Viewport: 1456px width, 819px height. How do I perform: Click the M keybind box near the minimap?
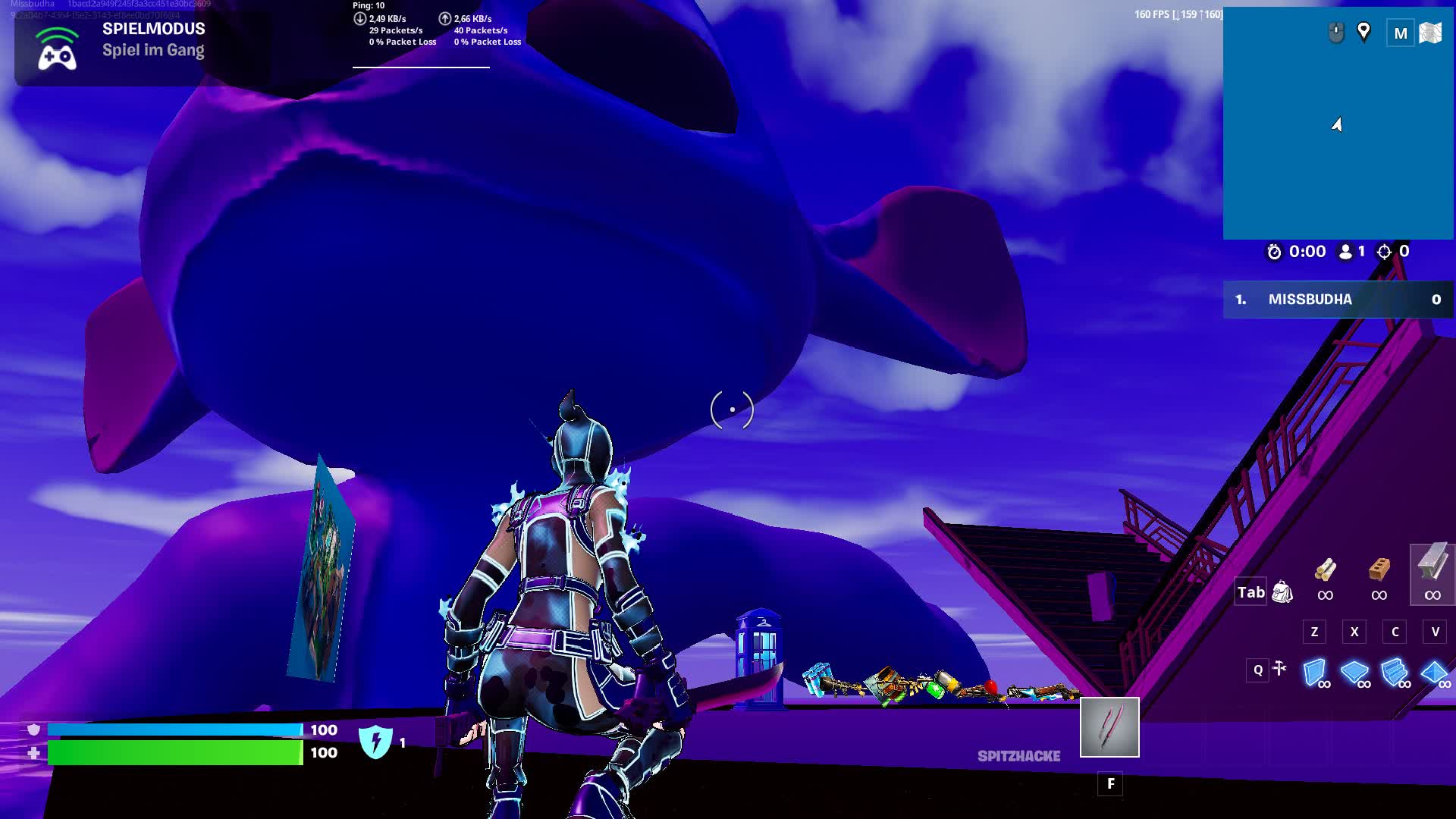point(1399,34)
